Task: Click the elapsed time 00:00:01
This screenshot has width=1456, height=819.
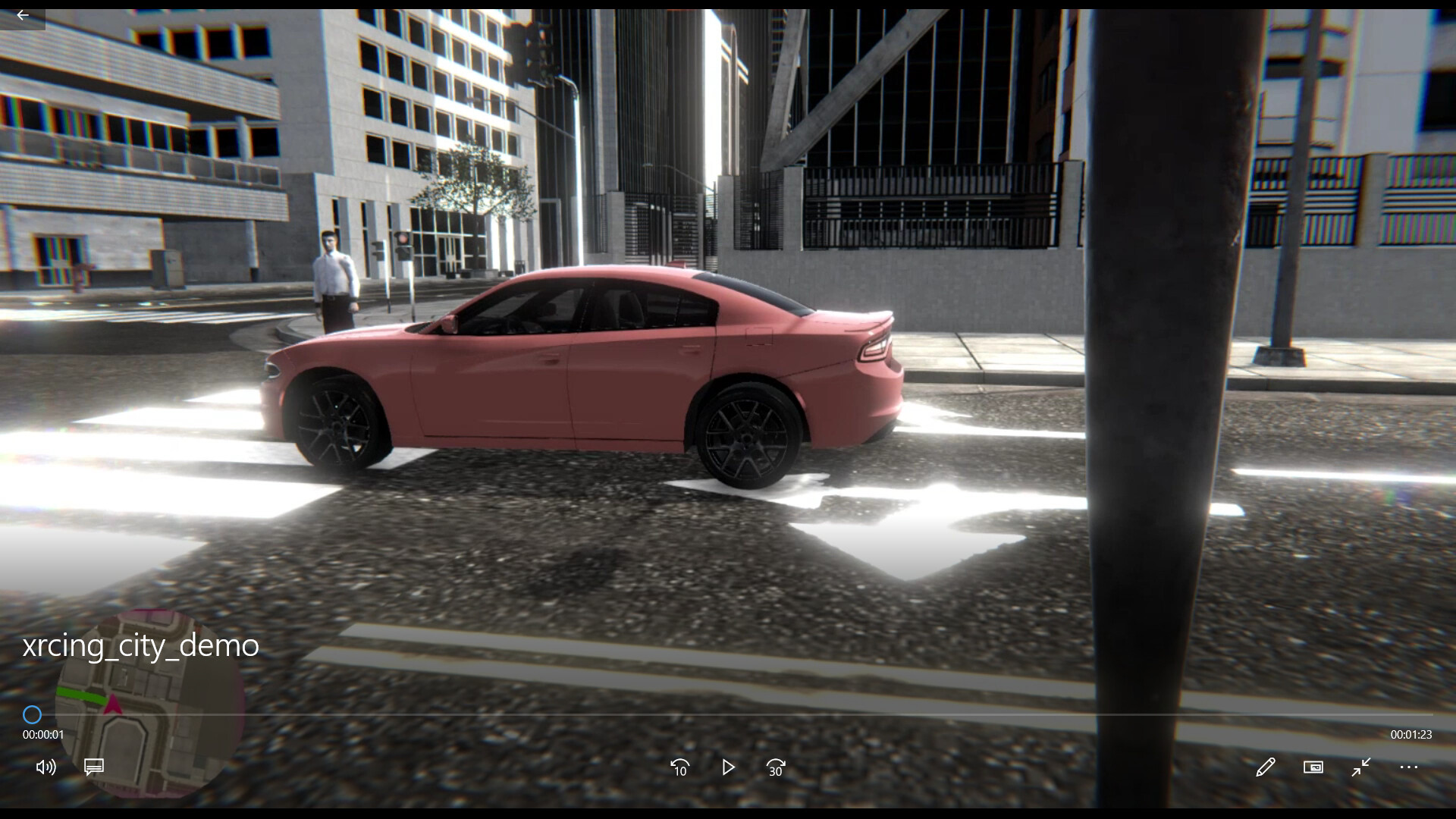Action: (43, 733)
